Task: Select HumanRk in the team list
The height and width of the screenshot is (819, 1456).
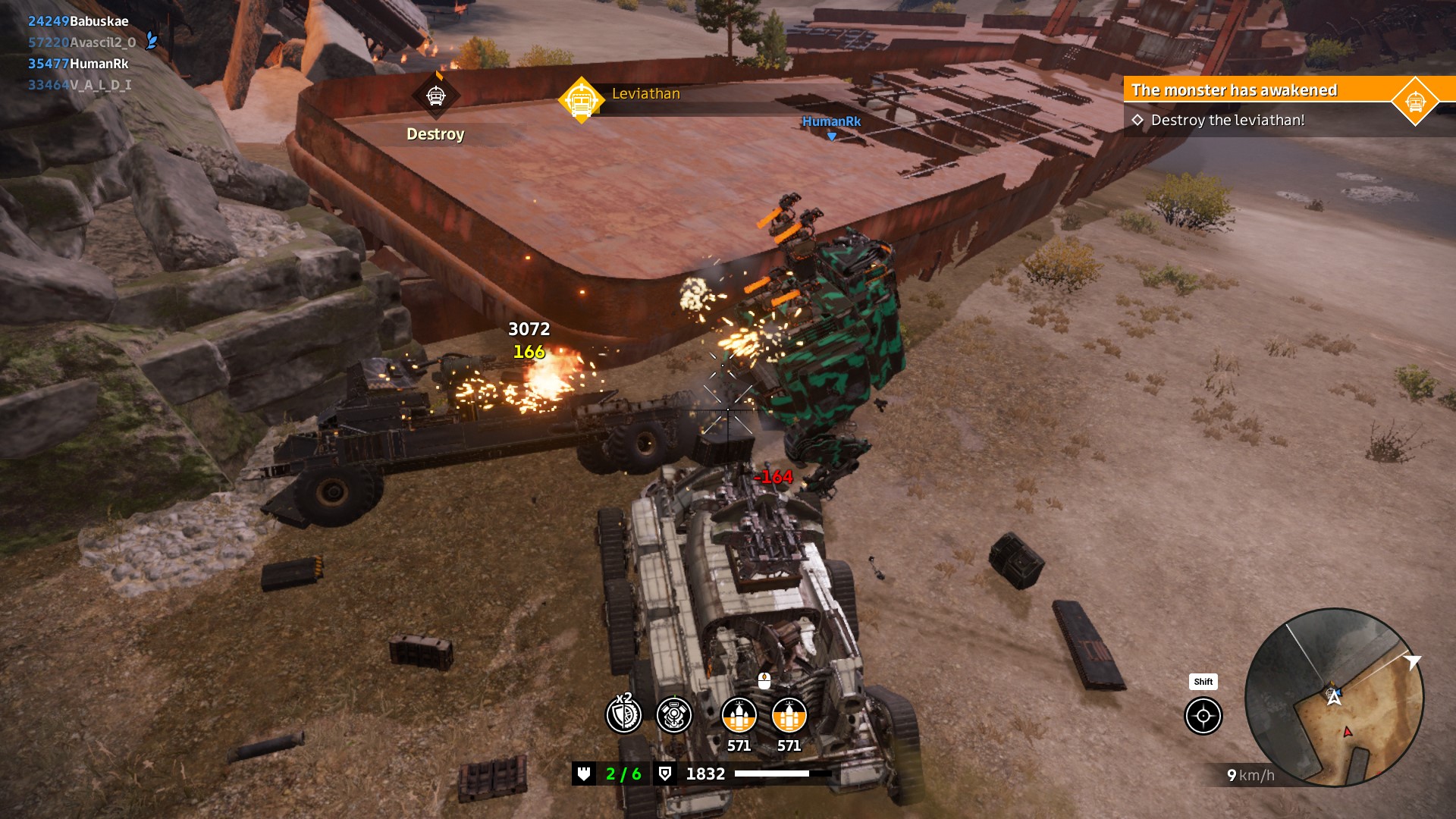Action: 78,64
